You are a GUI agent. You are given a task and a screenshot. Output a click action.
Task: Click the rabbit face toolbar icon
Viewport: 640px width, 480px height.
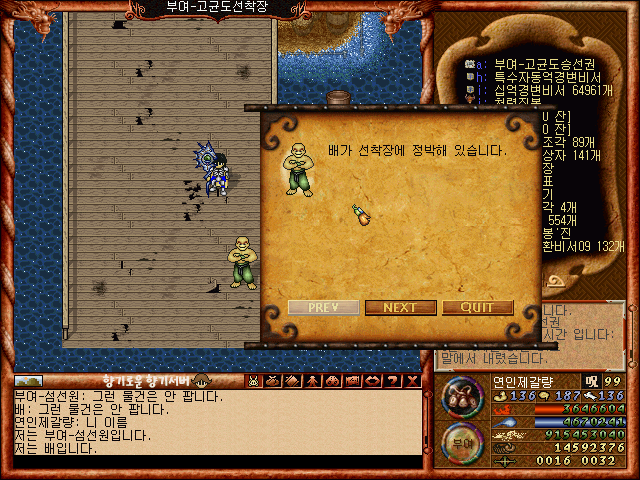point(254,381)
